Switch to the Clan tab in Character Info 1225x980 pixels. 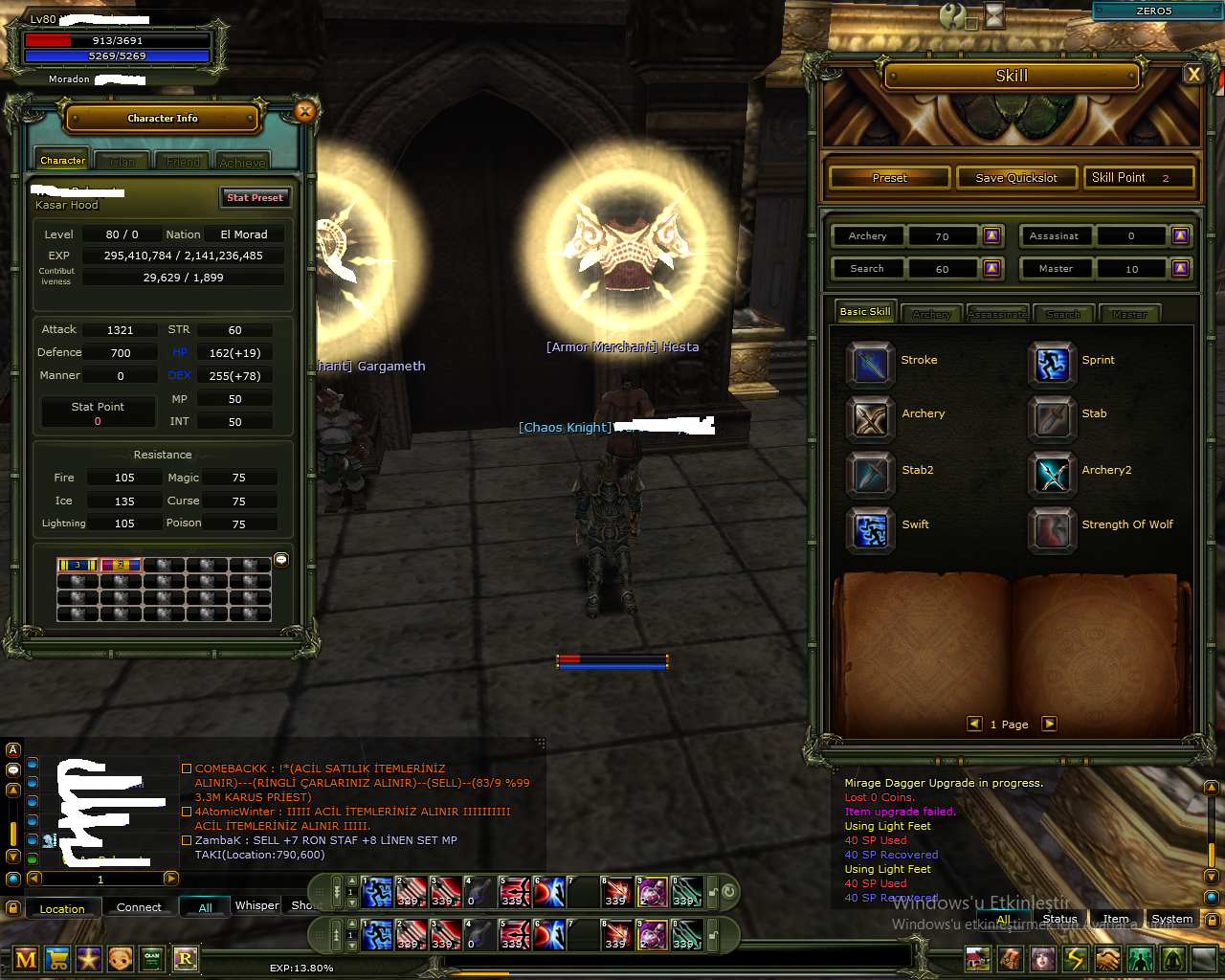121,160
